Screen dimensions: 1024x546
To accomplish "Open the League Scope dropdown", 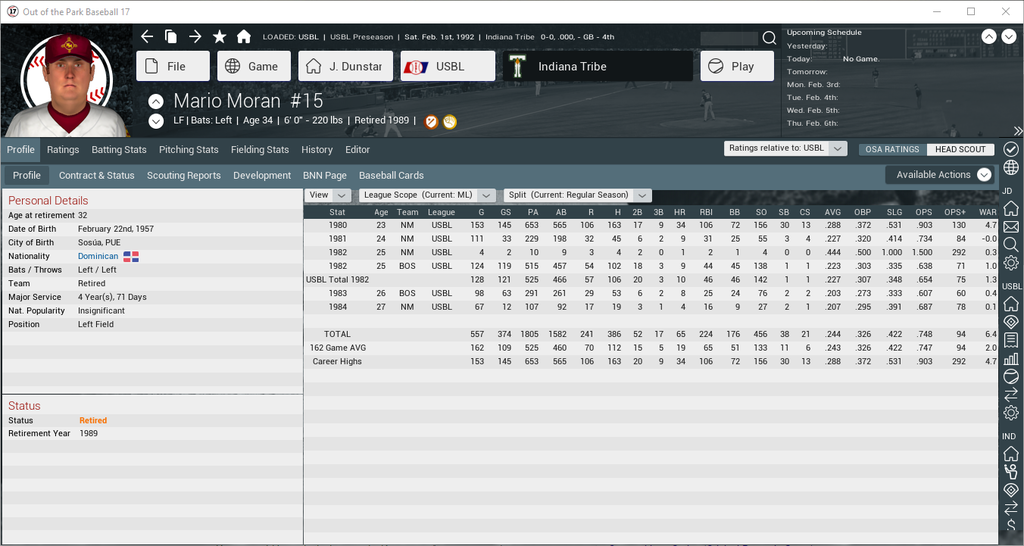I will [429, 195].
